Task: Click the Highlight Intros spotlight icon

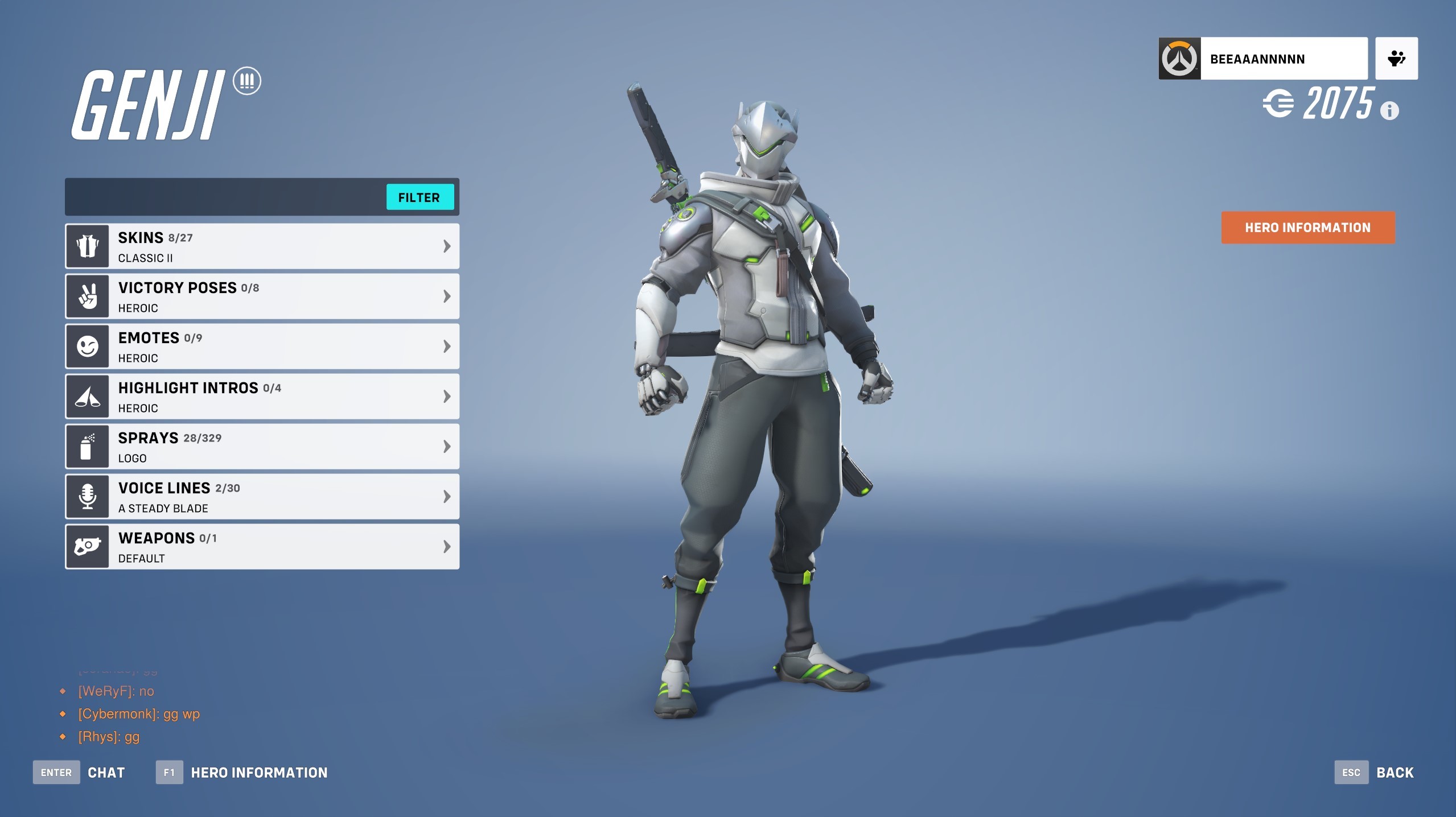Action: click(x=87, y=395)
